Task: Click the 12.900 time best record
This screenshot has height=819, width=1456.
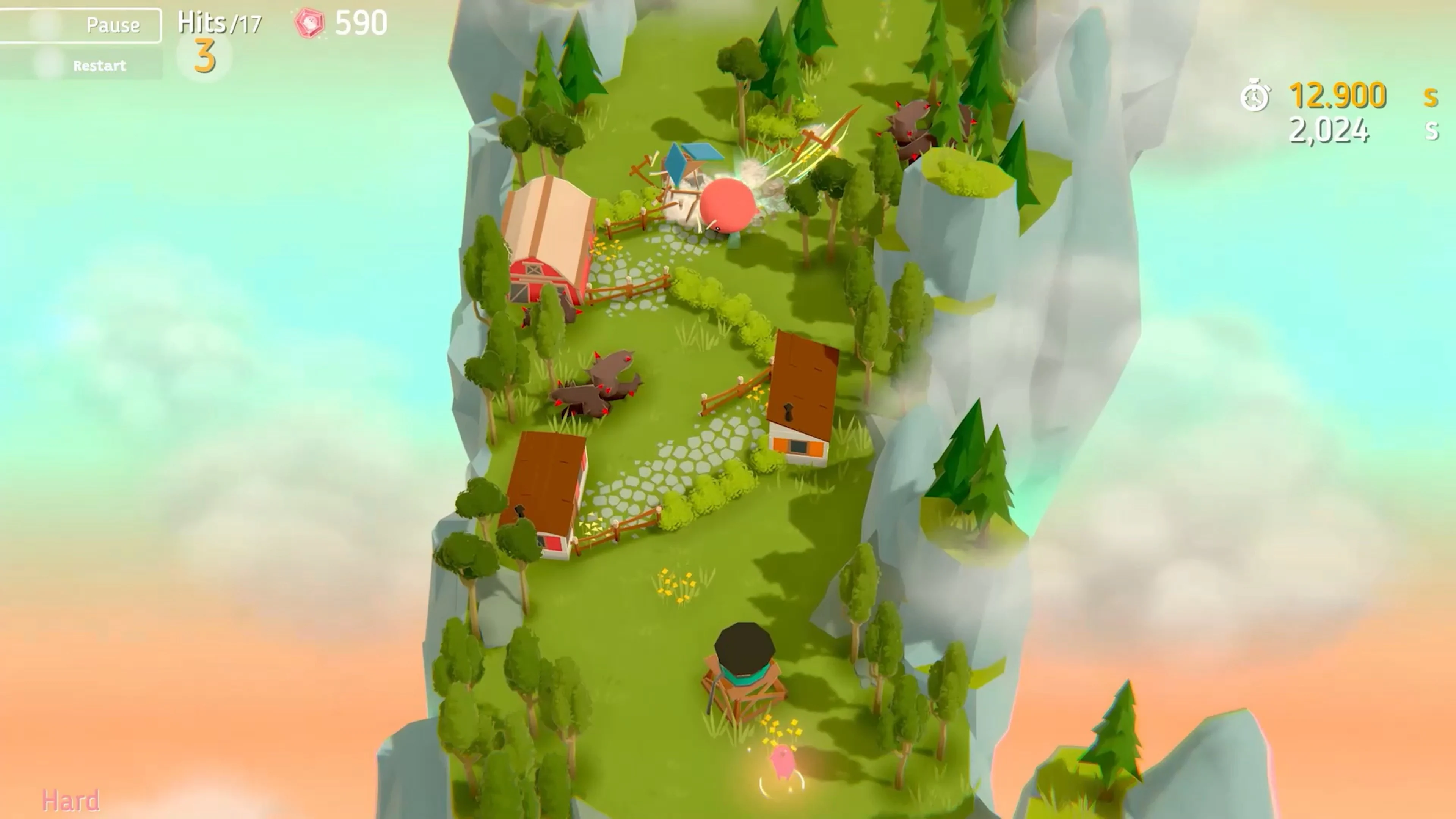Action: click(1340, 95)
